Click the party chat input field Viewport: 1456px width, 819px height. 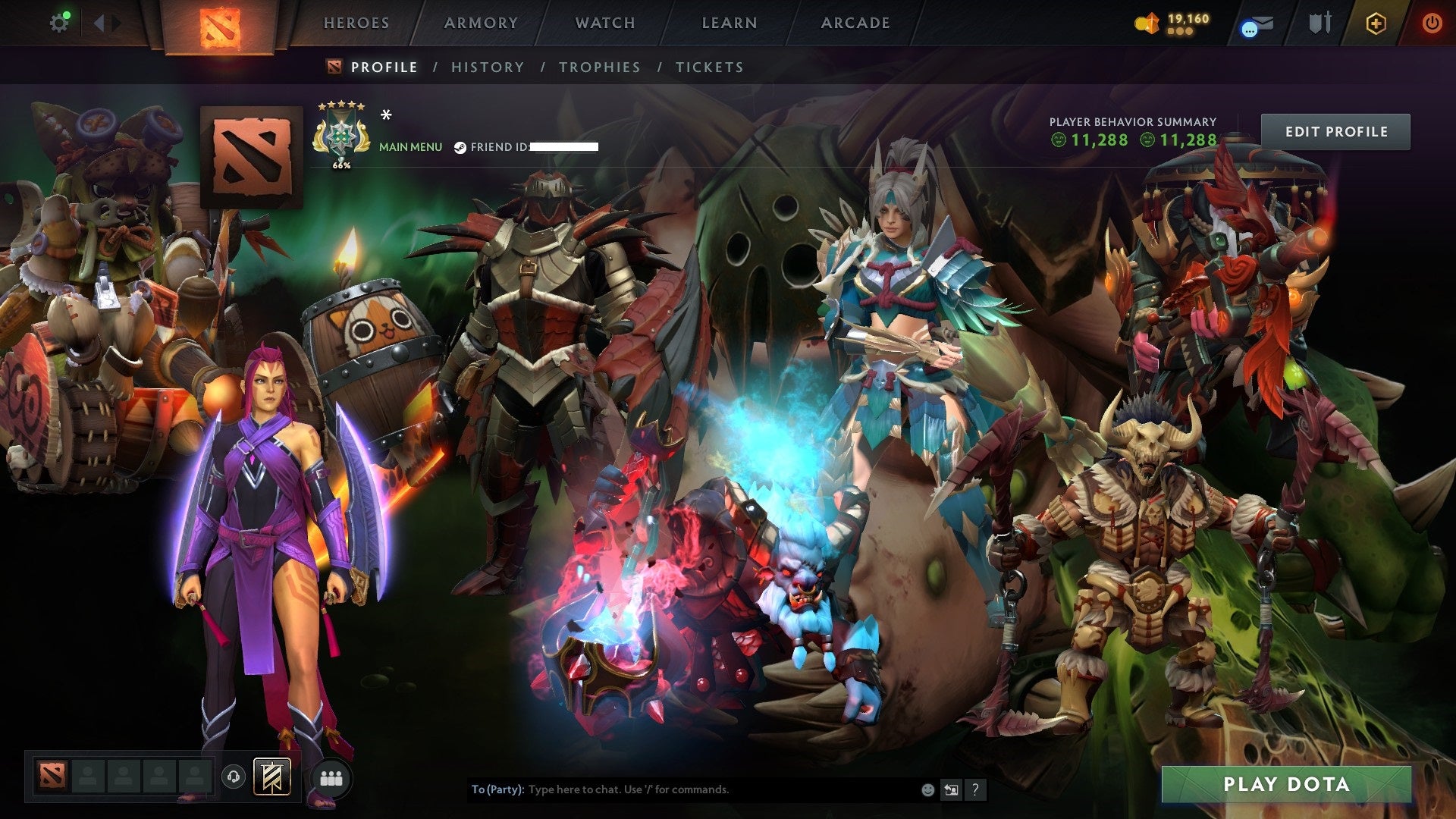[682, 789]
